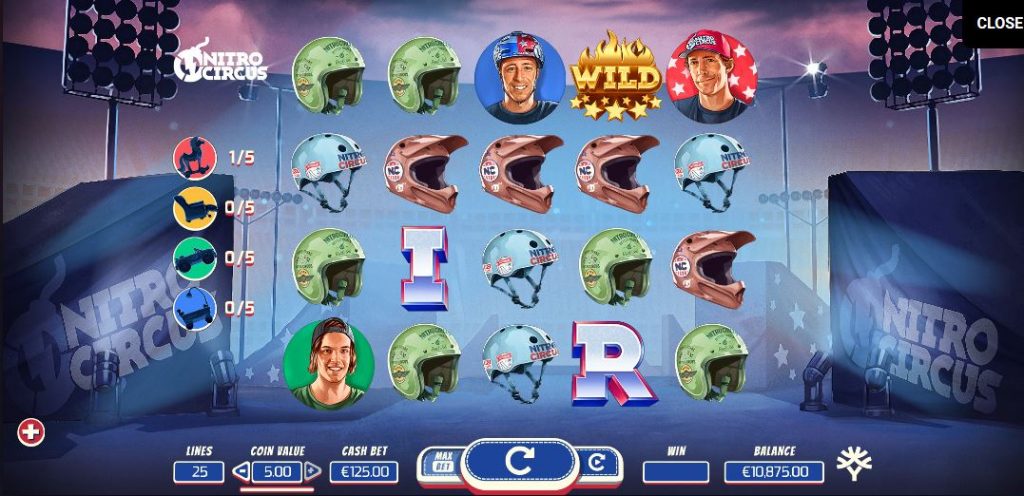
Task: Decrease the coin value with left arrow
Action: click(x=240, y=471)
